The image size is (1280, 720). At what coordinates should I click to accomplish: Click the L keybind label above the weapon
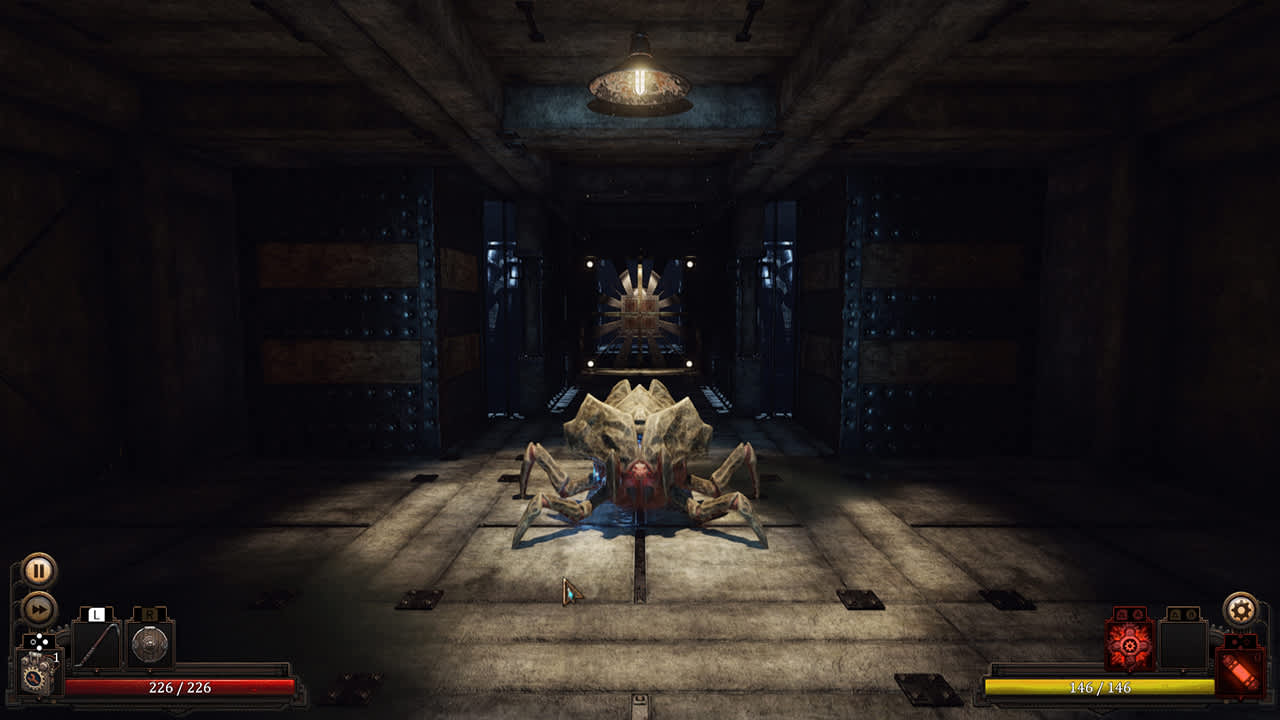click(96, 614)
